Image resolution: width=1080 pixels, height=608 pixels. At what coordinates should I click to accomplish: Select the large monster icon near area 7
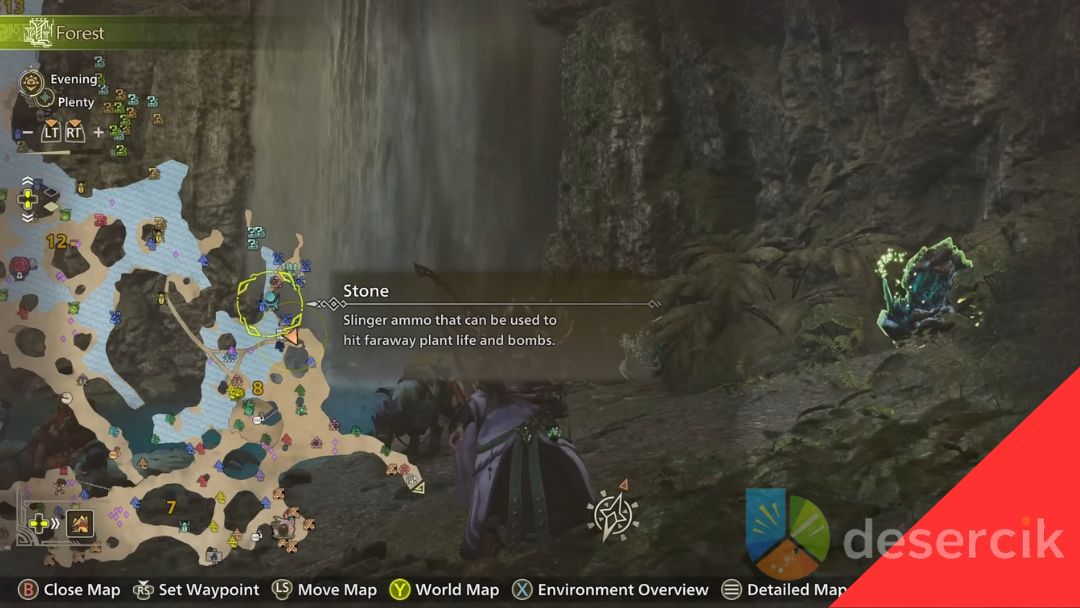(284, 526)
